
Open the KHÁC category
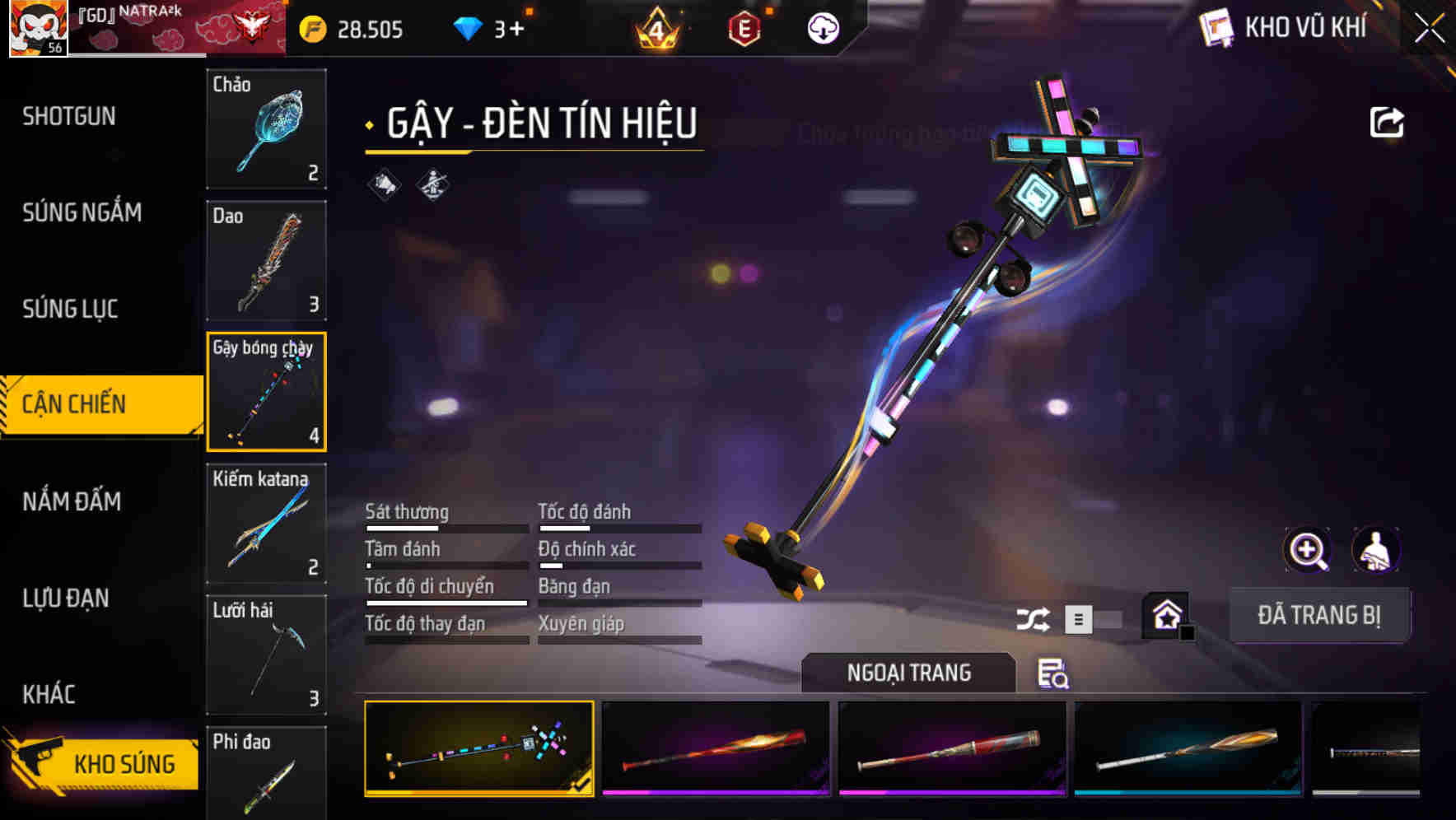point(49,694)
